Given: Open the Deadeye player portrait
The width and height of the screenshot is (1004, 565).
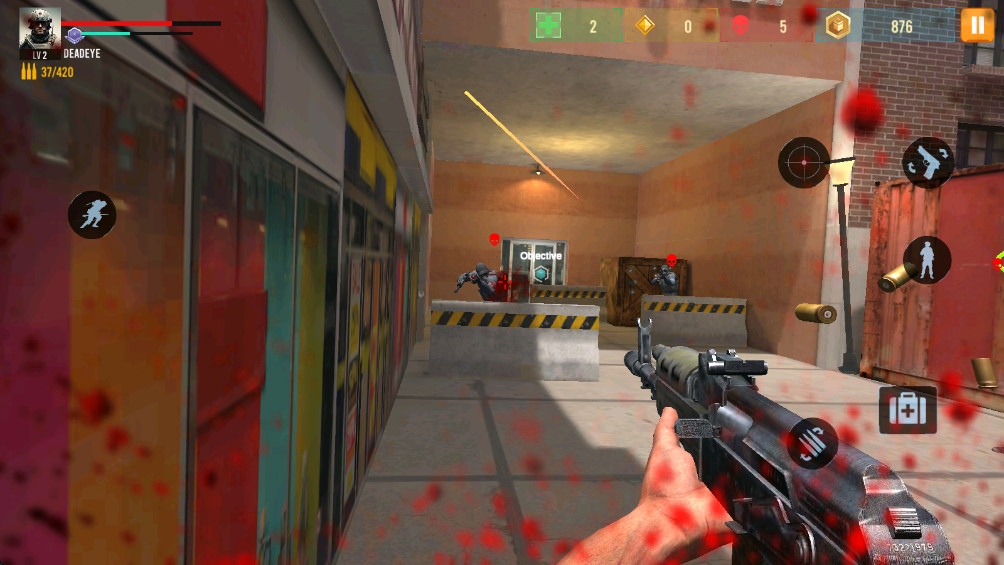Looking at the screenshot, I should point(40,29).
